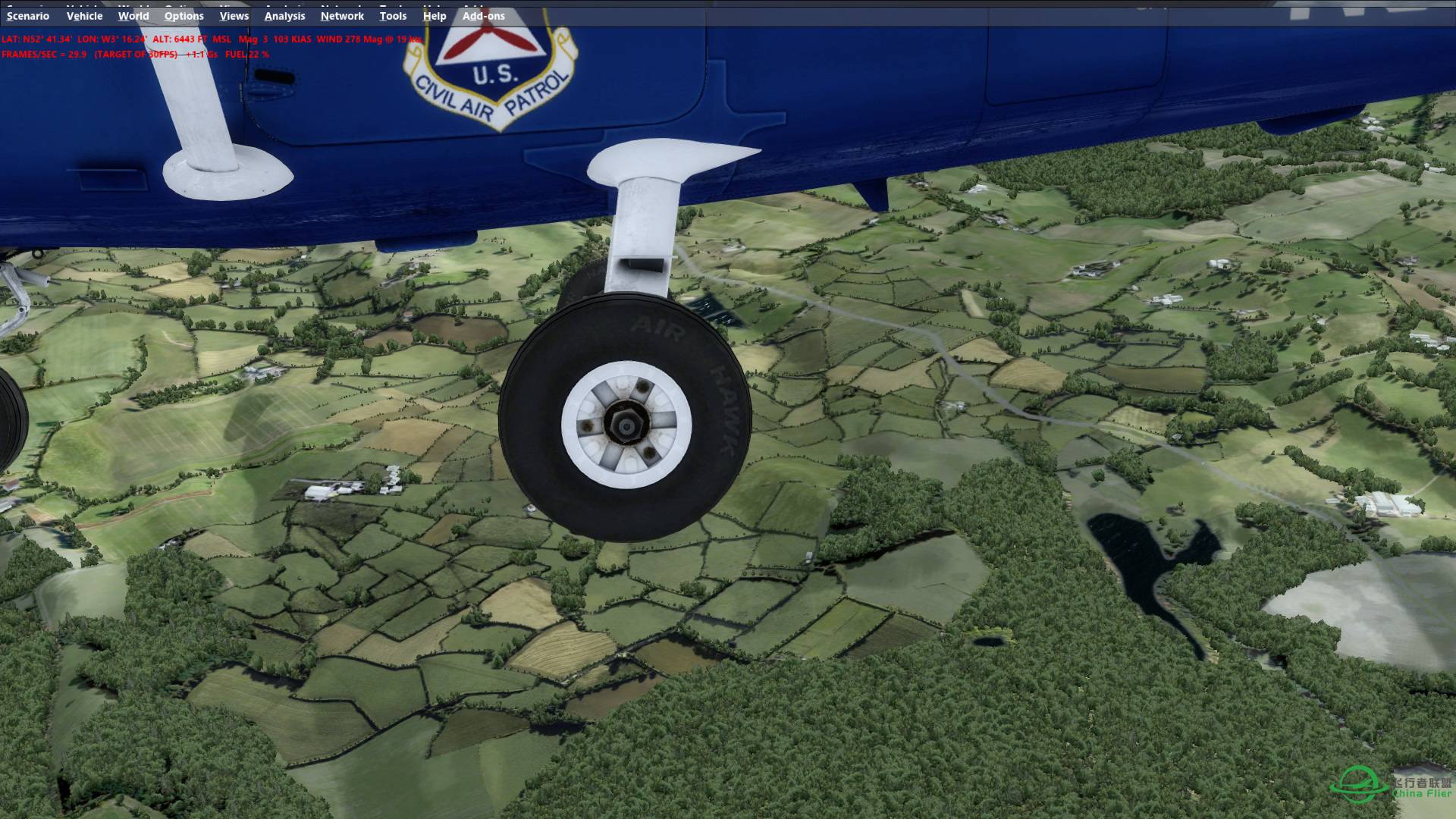Open the Scenario menu
This screenshot has height=819, width=1456.
pos(27,15)
